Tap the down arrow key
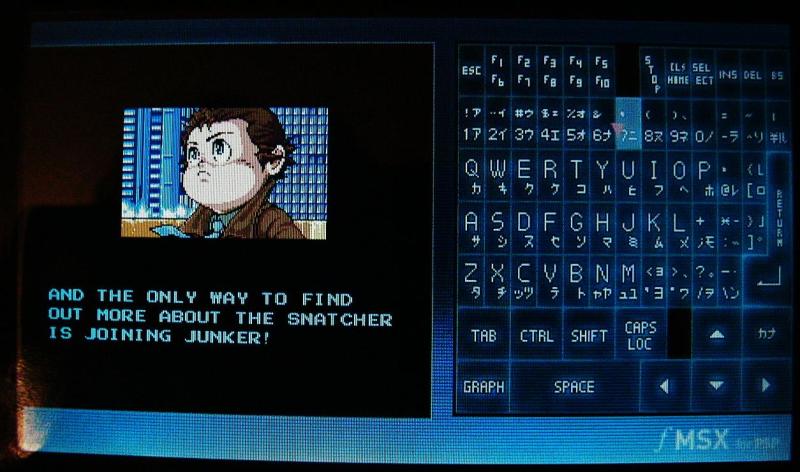 pos(716,386)
